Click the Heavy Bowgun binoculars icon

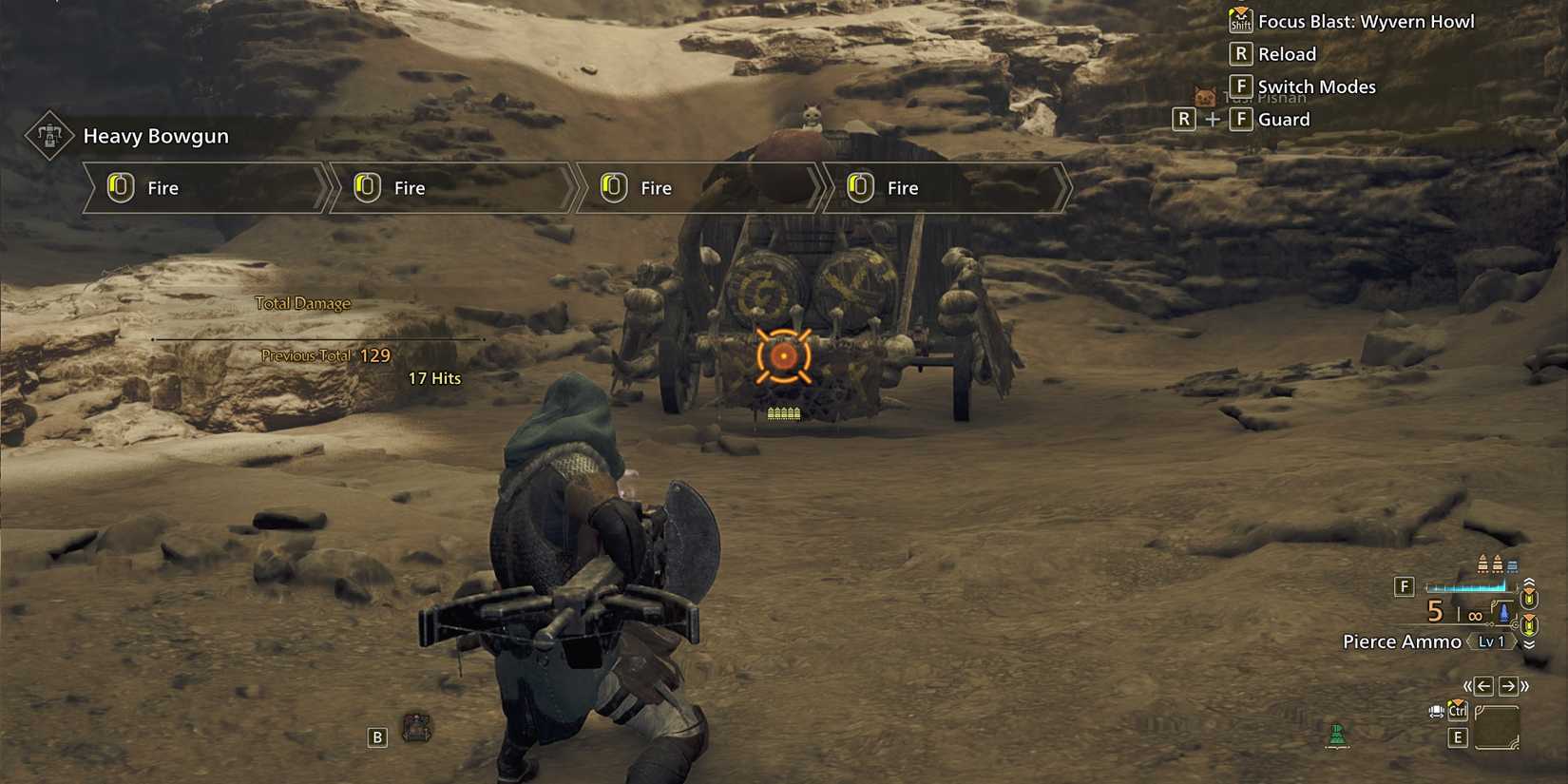(x=49, y=135)
